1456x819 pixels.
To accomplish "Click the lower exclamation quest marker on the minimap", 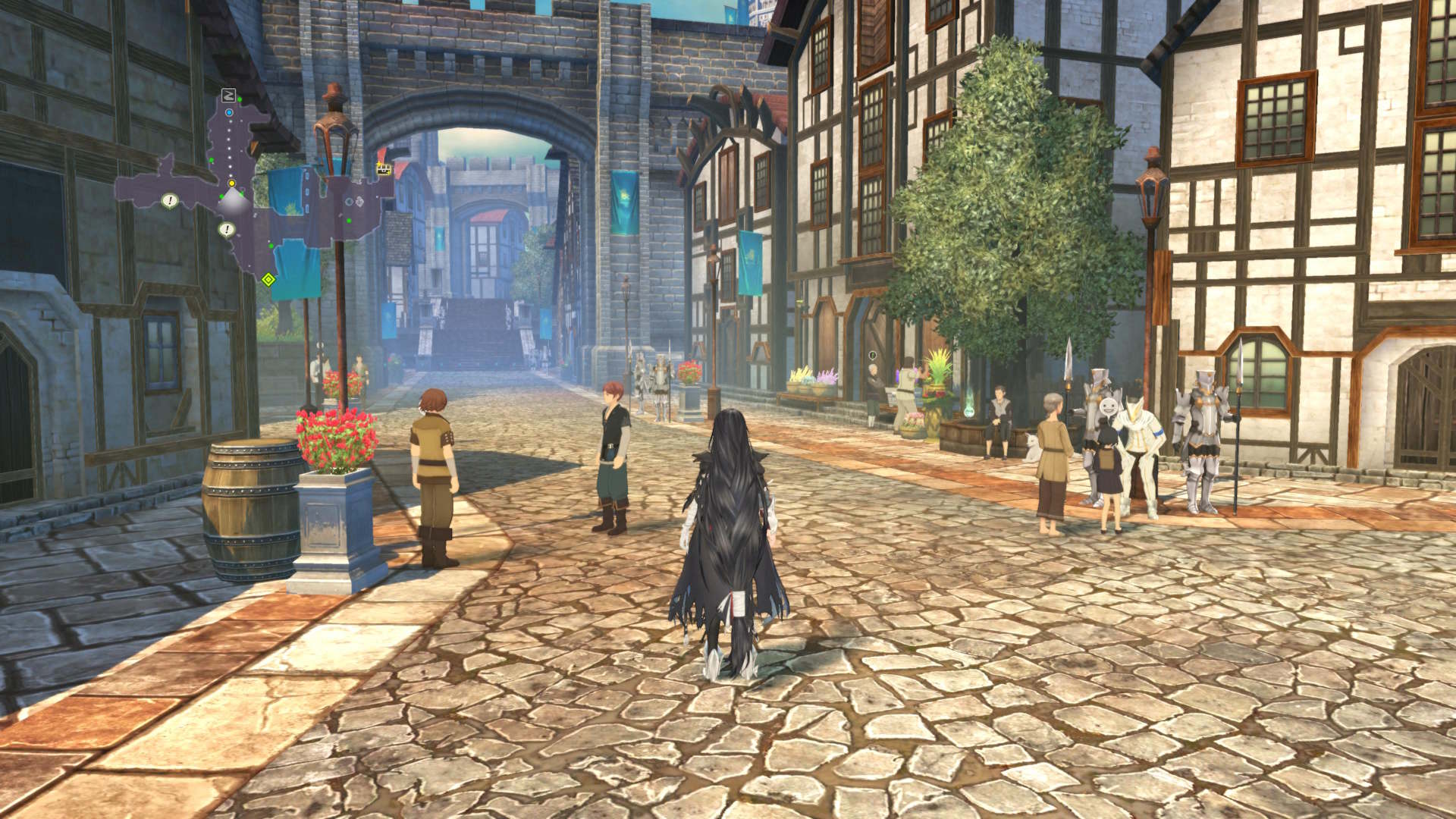I will [x=227, y=229].
